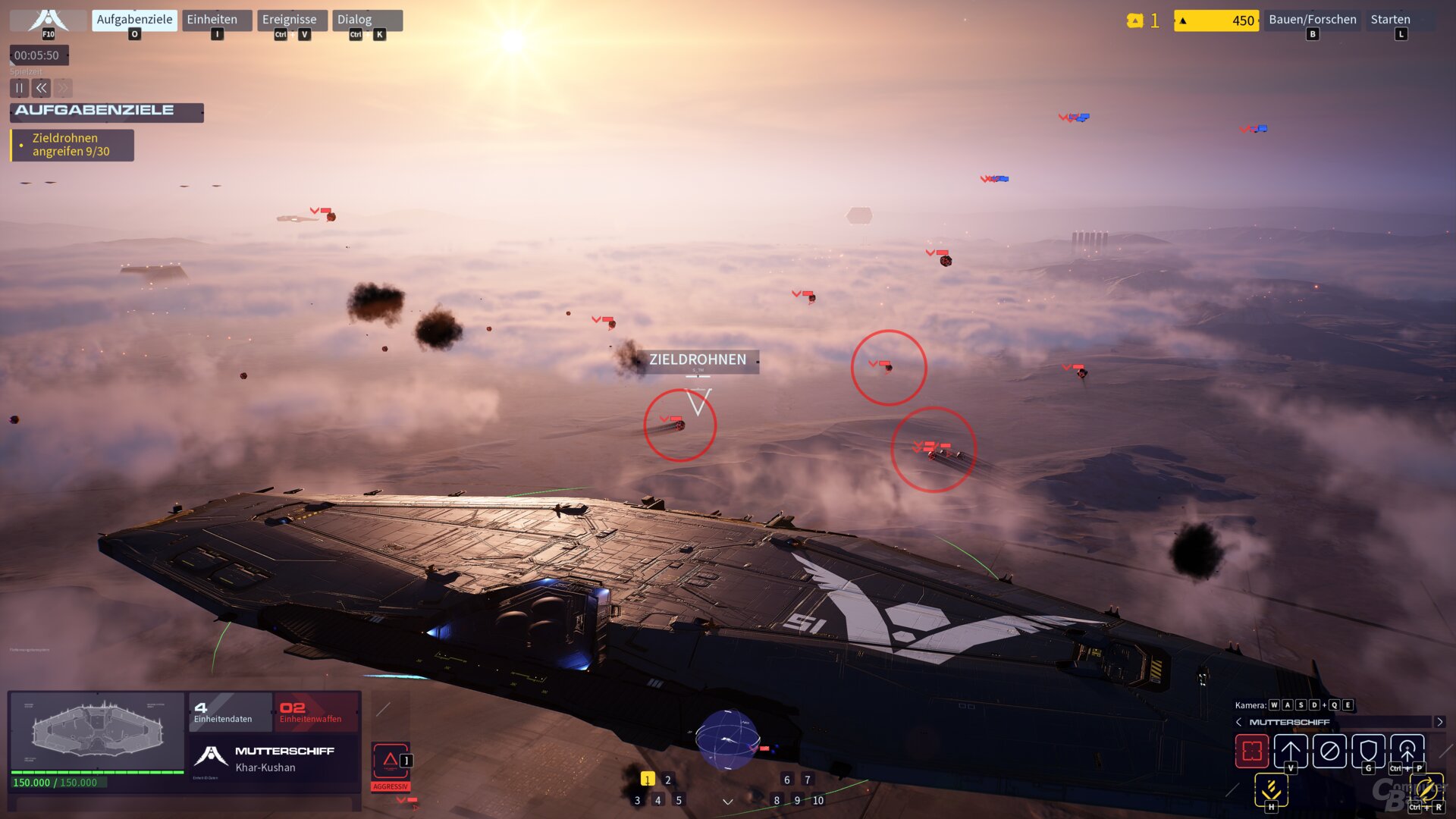Activate the guard command shield icon (G)
This screenshot has width=1456, height=819.
pos(1368,751)
